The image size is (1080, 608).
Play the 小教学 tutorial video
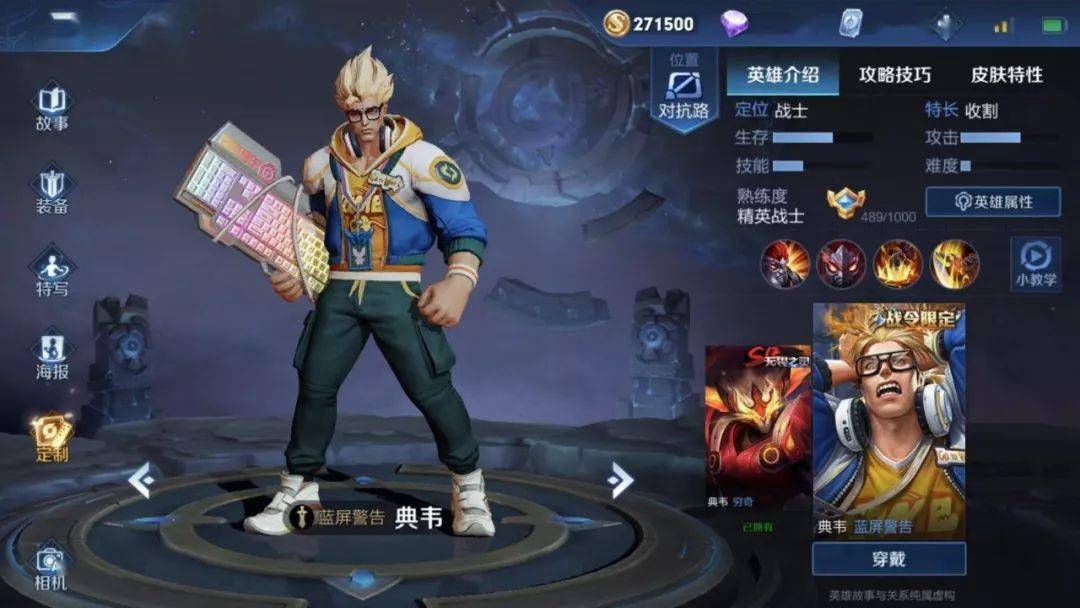pos(1035,263)
